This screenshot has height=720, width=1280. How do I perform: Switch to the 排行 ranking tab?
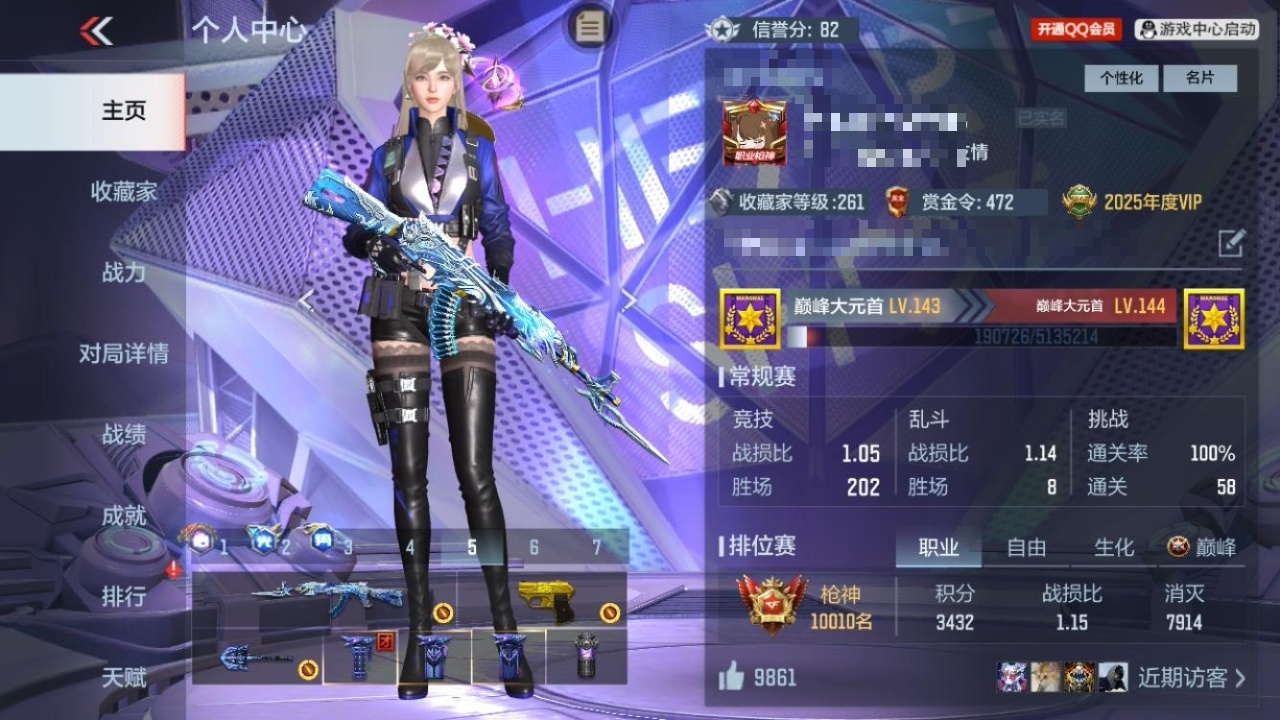pos(123,597)
